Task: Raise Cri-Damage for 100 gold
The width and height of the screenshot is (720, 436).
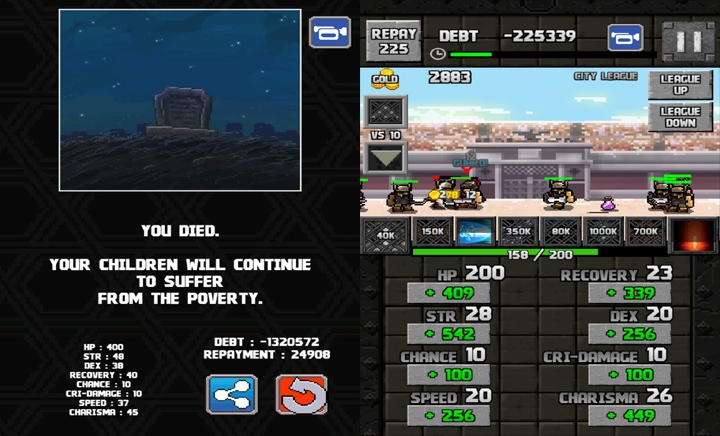Action: point(629,375)
